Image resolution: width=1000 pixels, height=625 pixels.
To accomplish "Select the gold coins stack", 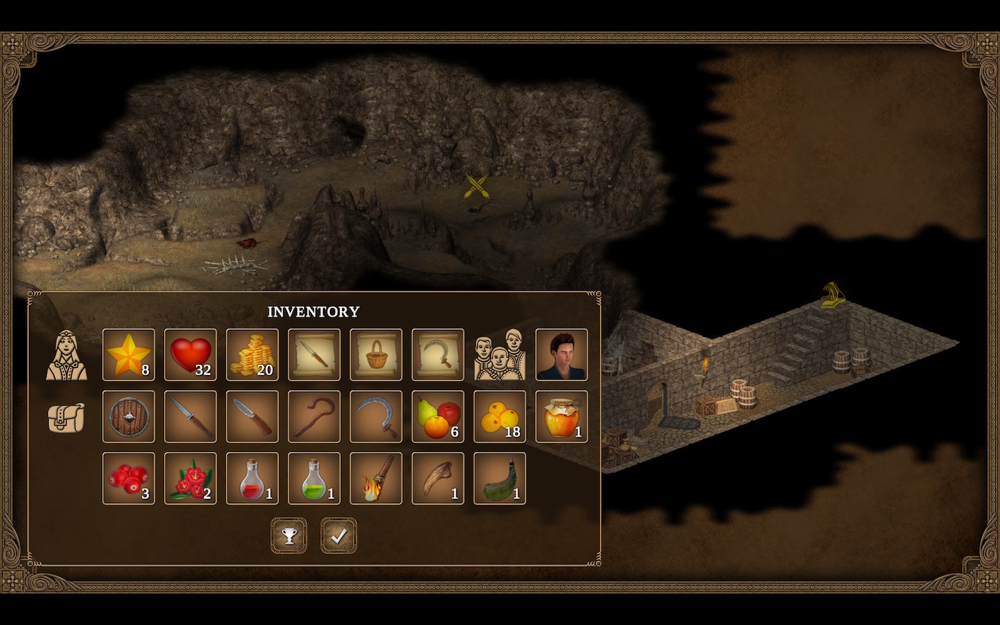I will tap(253, 355).
